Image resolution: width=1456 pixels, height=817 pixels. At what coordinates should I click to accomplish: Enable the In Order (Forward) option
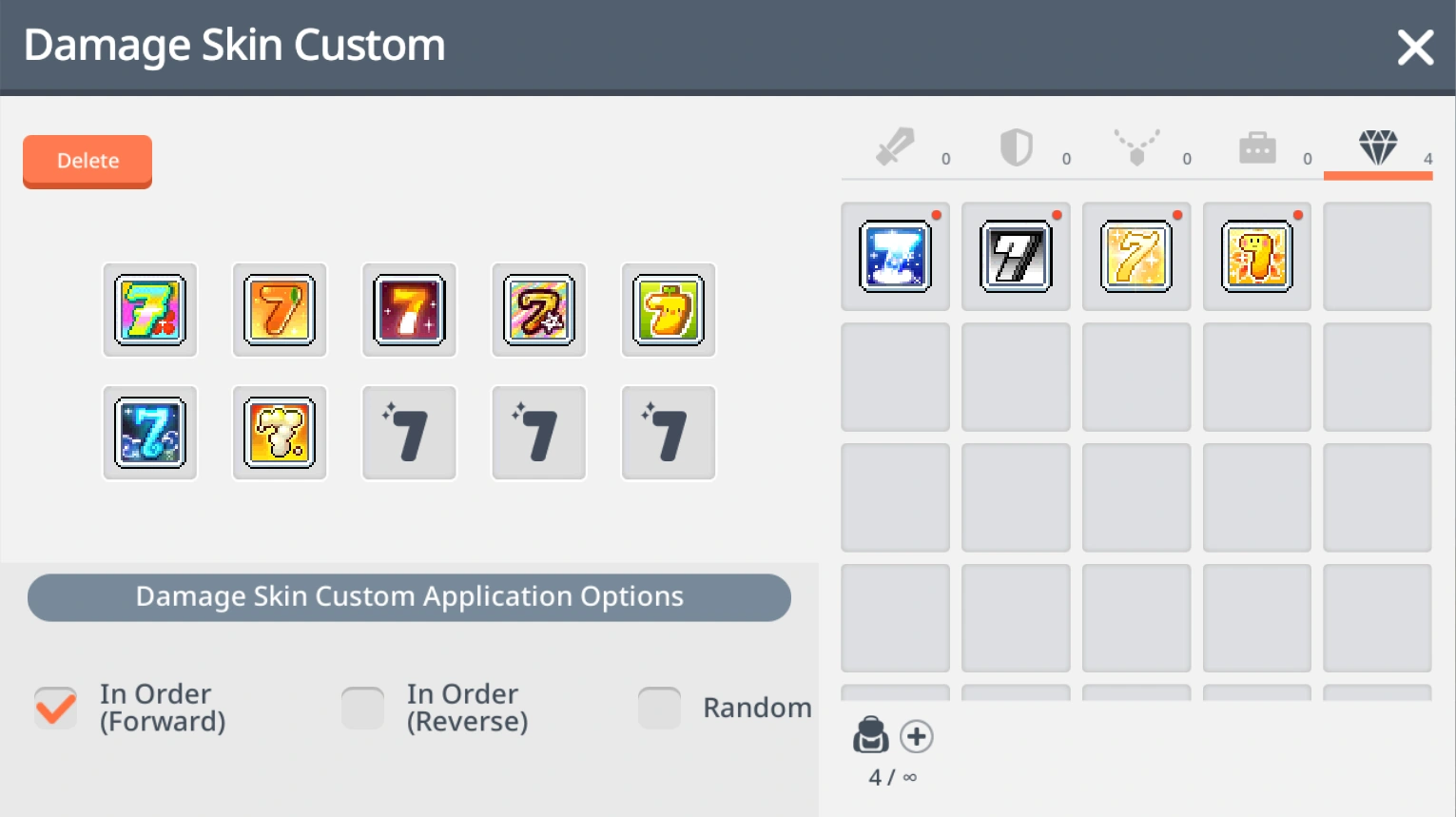55,707
